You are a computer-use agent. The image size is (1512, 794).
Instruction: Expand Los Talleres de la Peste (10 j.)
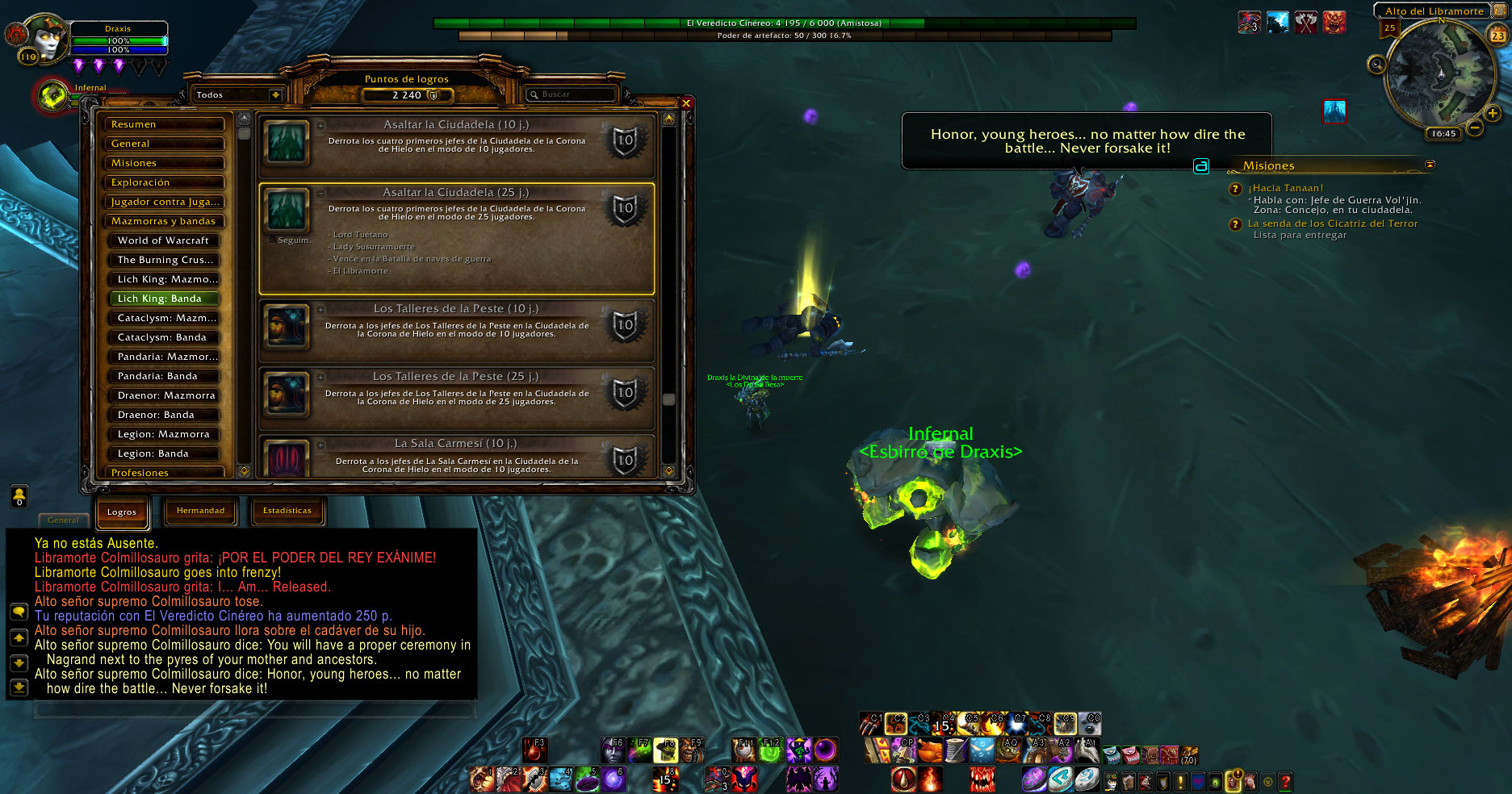click(x=456, y=309)
